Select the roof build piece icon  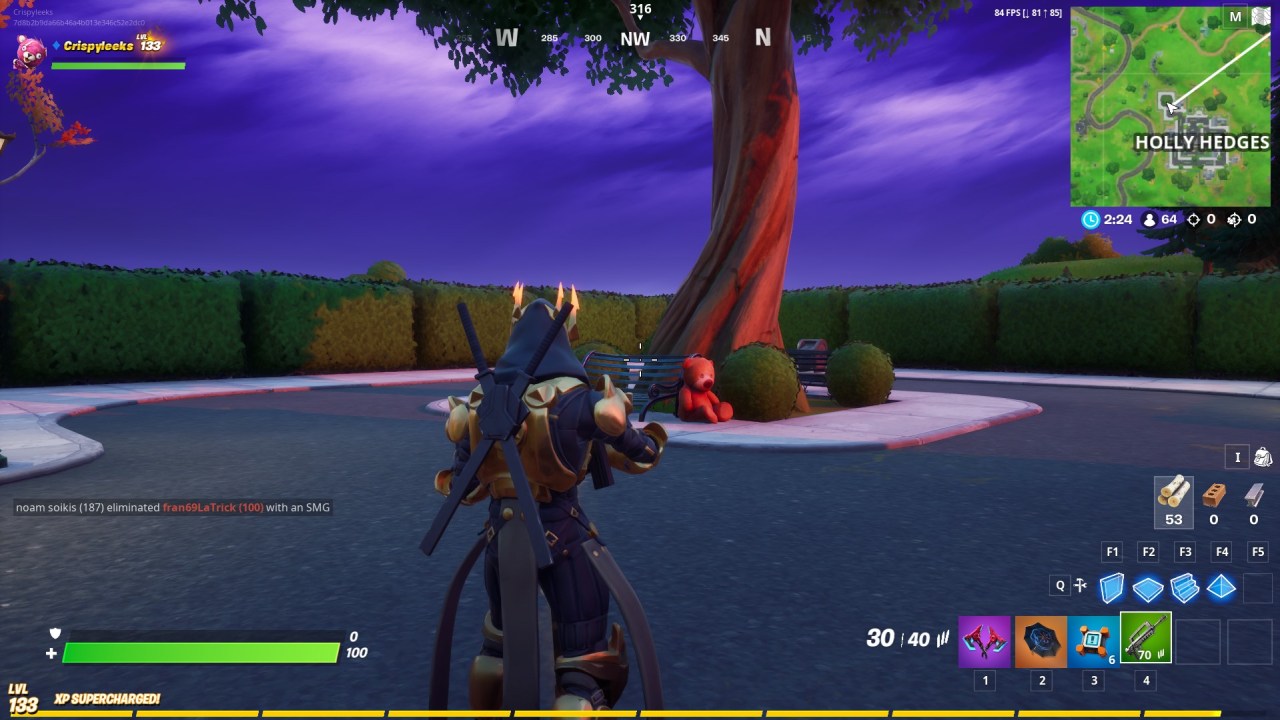[x=1220, y=588]
